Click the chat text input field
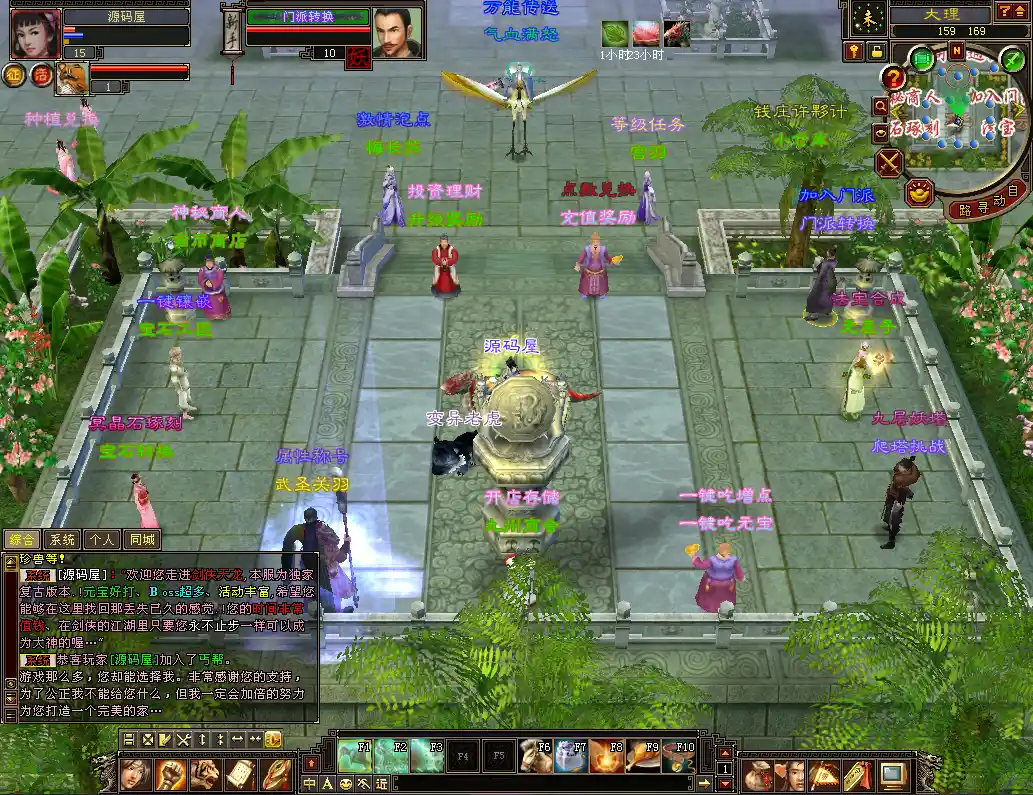This screenshot has height=795, width=1033. 550,784
